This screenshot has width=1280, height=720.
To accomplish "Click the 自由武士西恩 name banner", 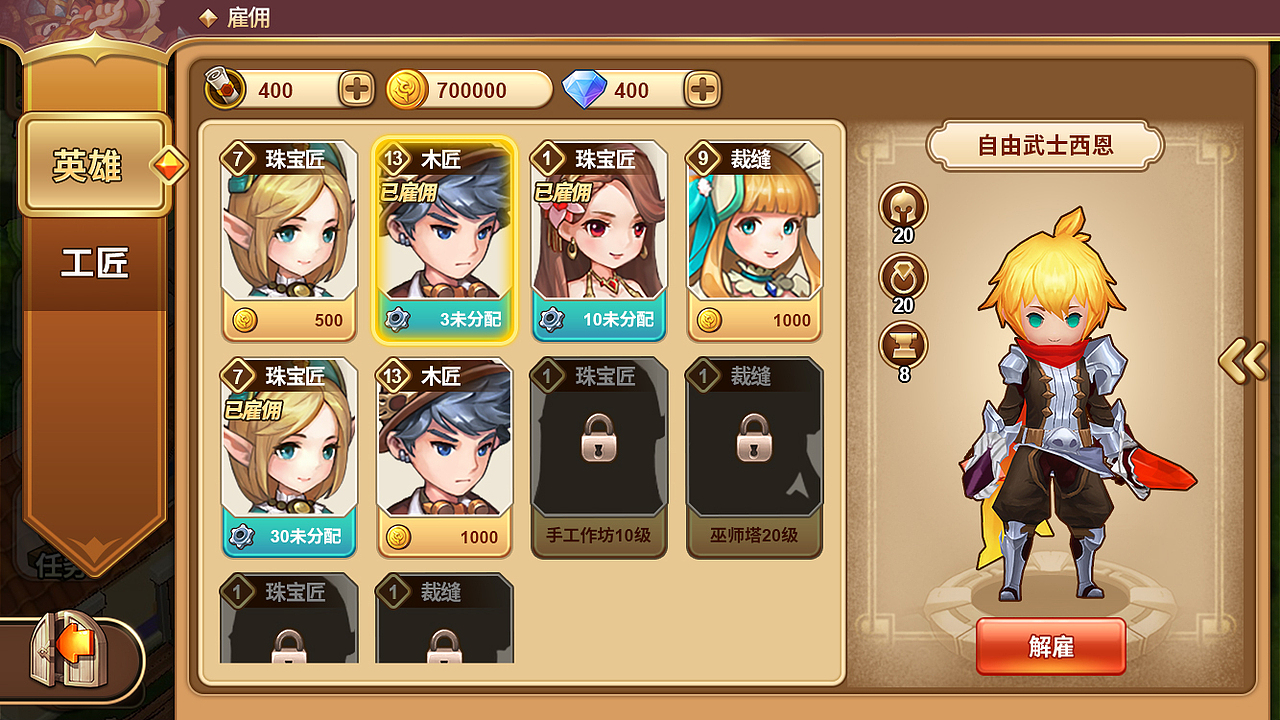I will point(1046,144).
